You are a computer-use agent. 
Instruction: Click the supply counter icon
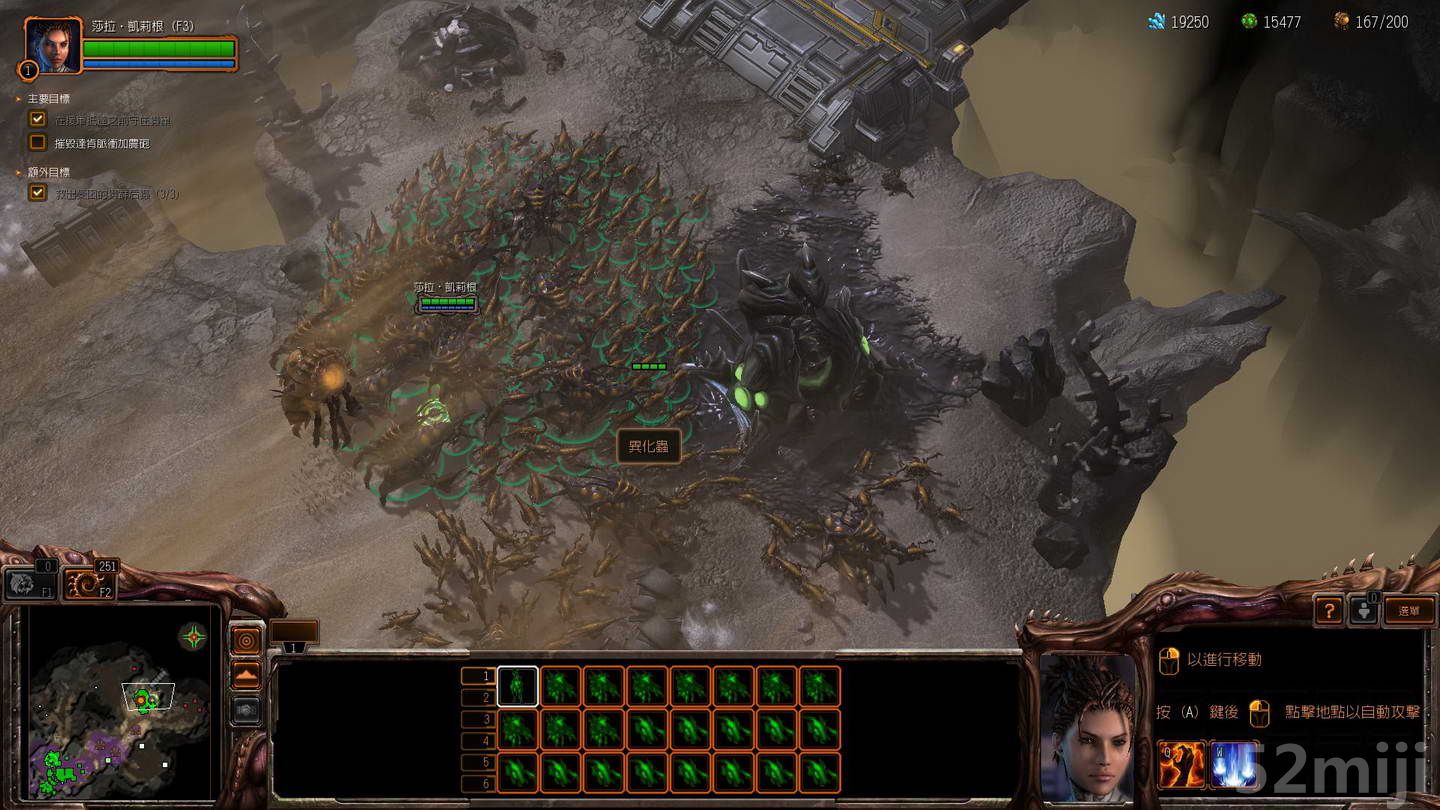(1340, 20)
